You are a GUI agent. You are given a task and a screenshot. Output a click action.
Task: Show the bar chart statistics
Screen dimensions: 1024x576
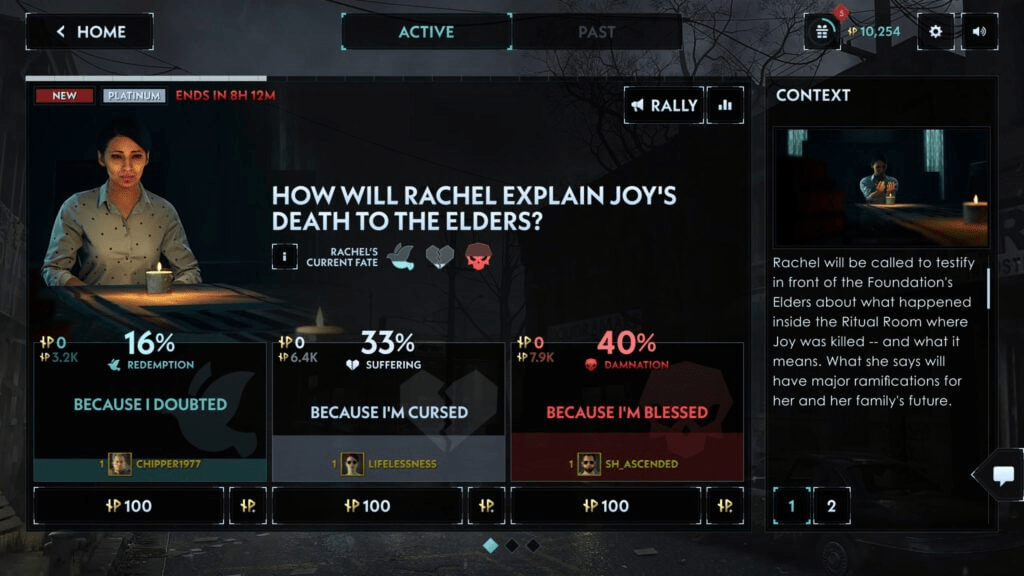pos(725,105)
